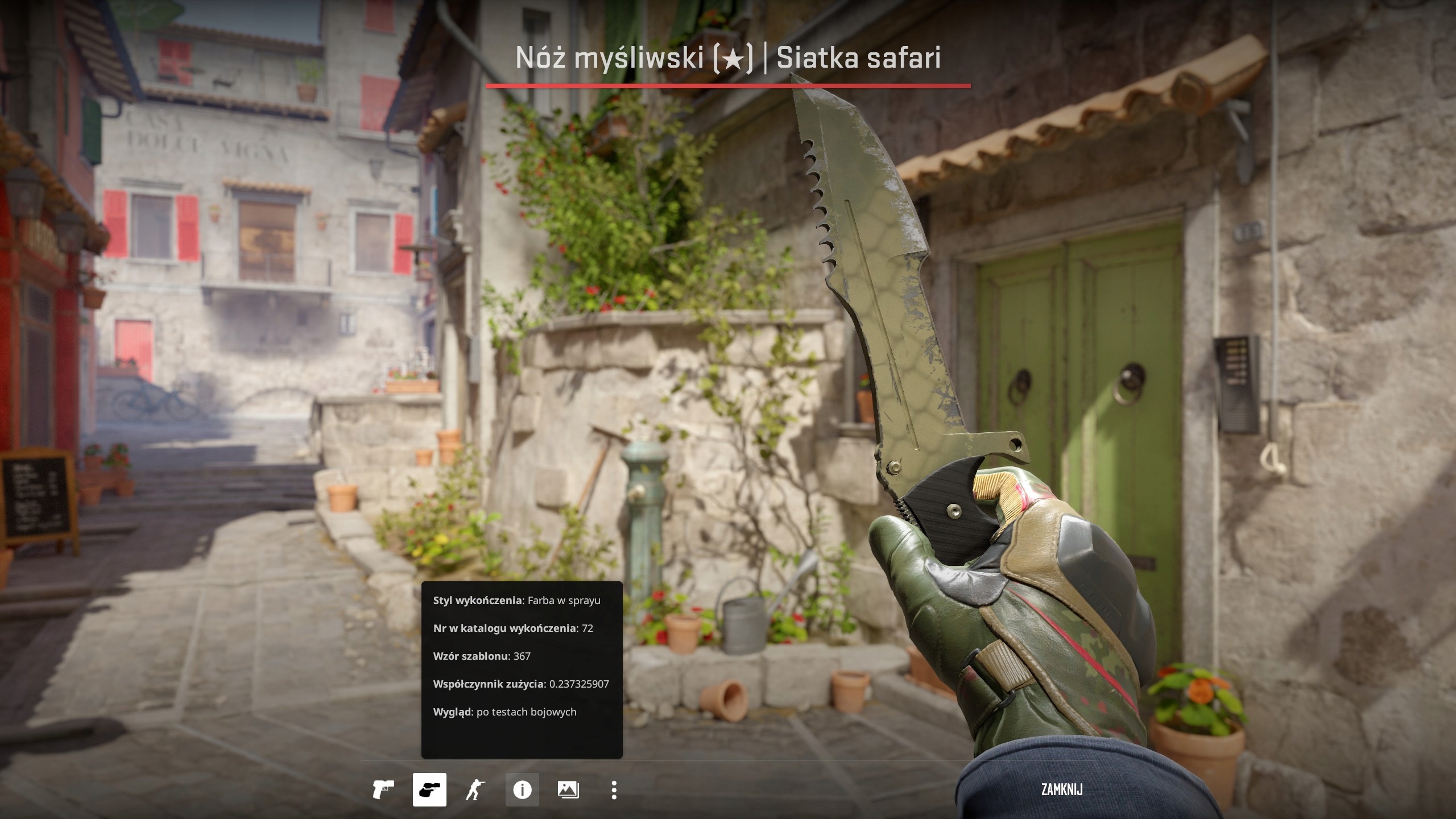This screenshot has height=819, width=1456.
Task: Open the background scenery picker icon
Action: (568, 790)
